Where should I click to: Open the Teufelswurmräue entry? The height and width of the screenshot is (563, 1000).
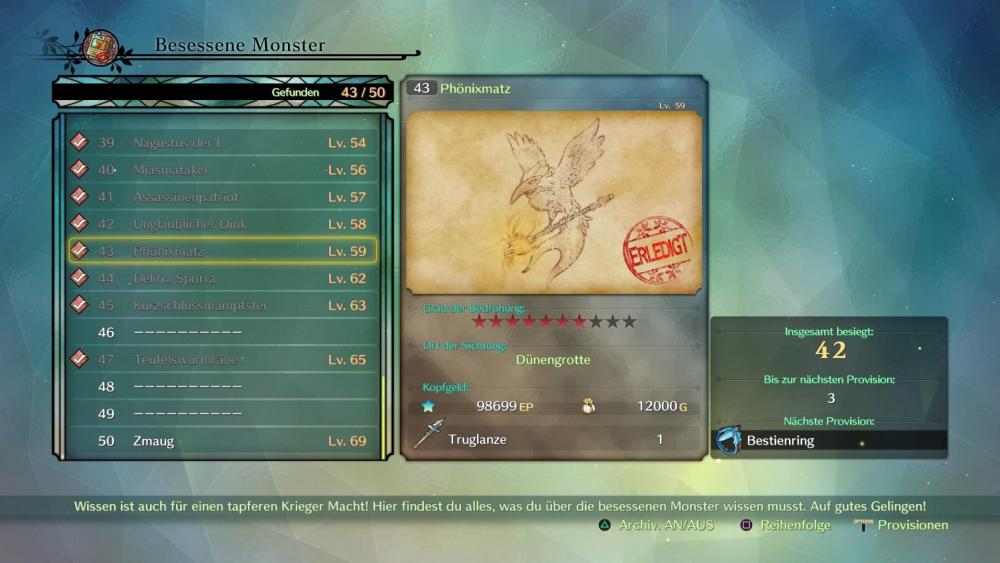[x=222, y=359]
